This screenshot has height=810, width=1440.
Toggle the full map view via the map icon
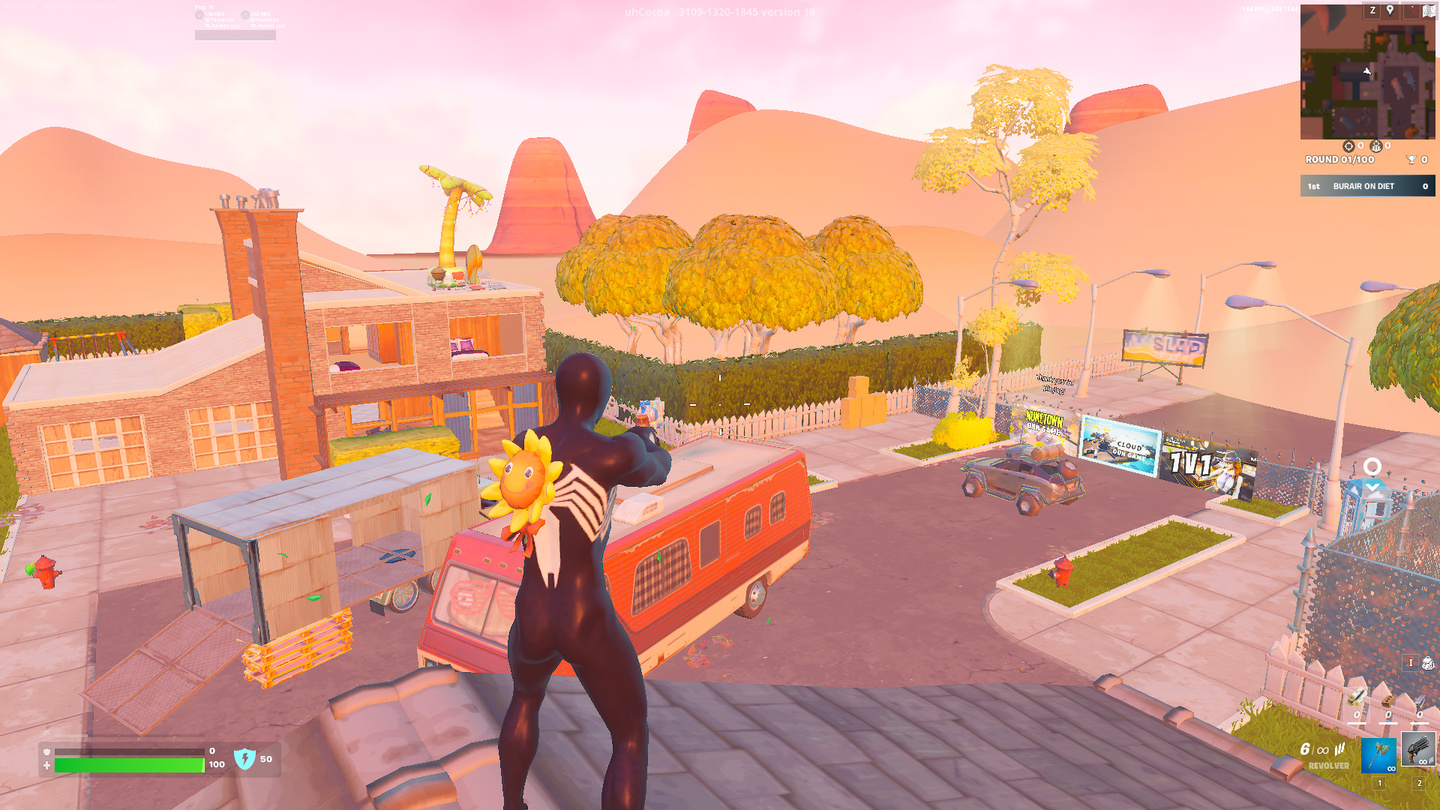(1428, 11)
